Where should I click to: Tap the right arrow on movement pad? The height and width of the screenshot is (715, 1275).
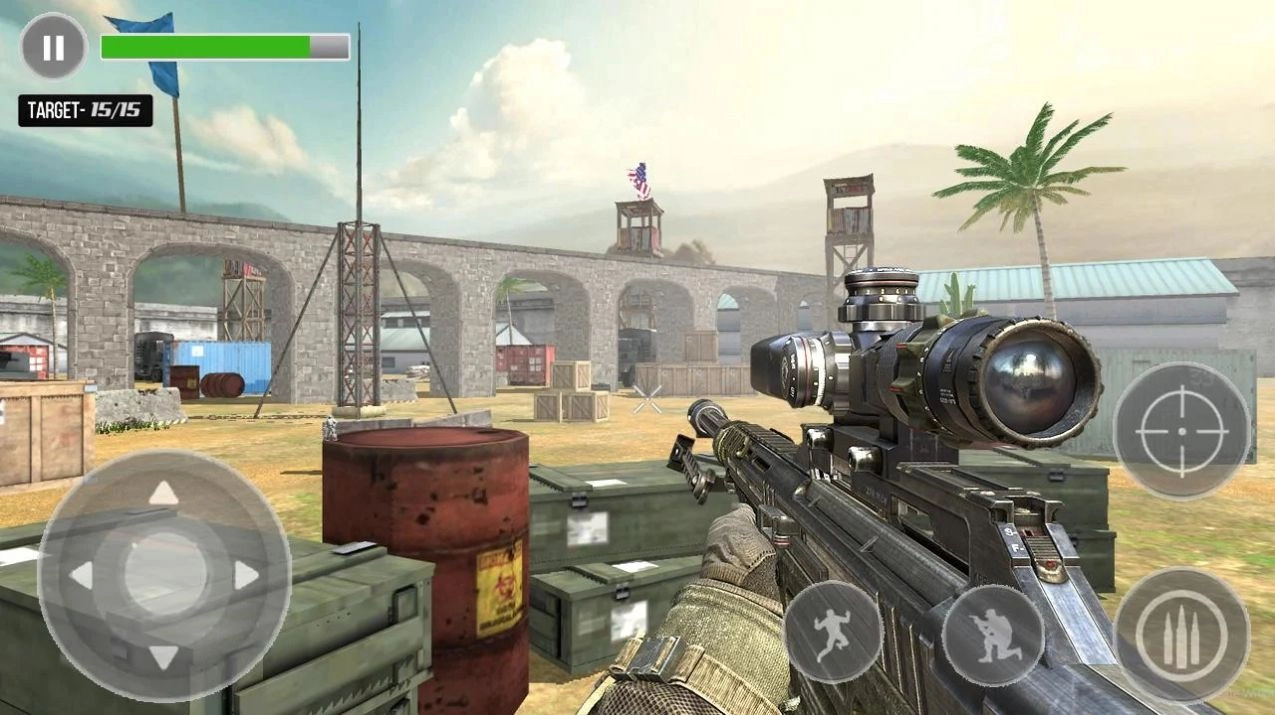[x=246, y=575]
